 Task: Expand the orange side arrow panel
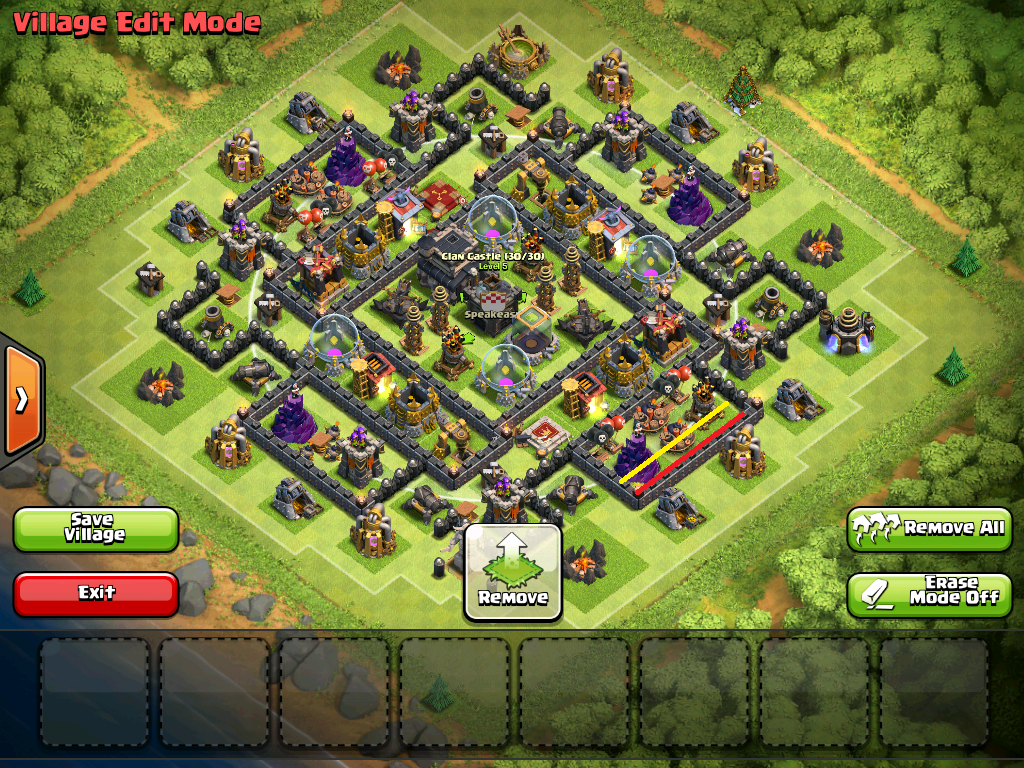[21, 399]
